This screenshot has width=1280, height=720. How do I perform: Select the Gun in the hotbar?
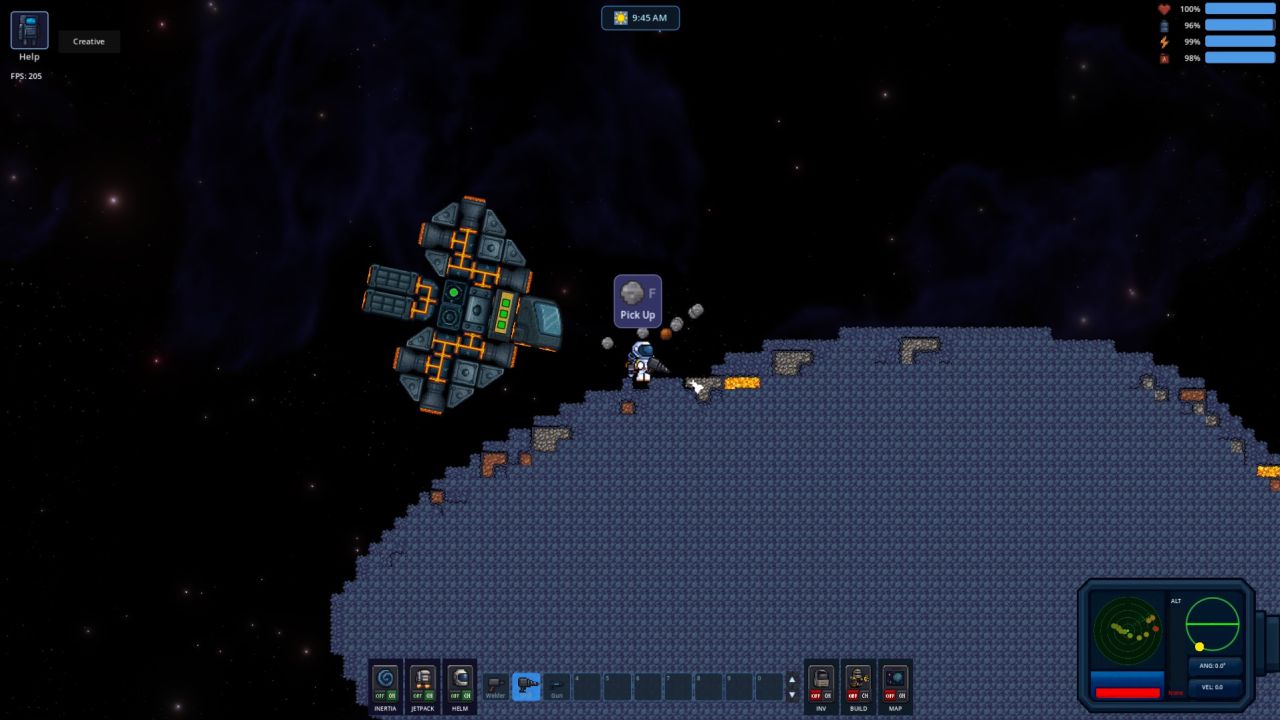point(556,685)
